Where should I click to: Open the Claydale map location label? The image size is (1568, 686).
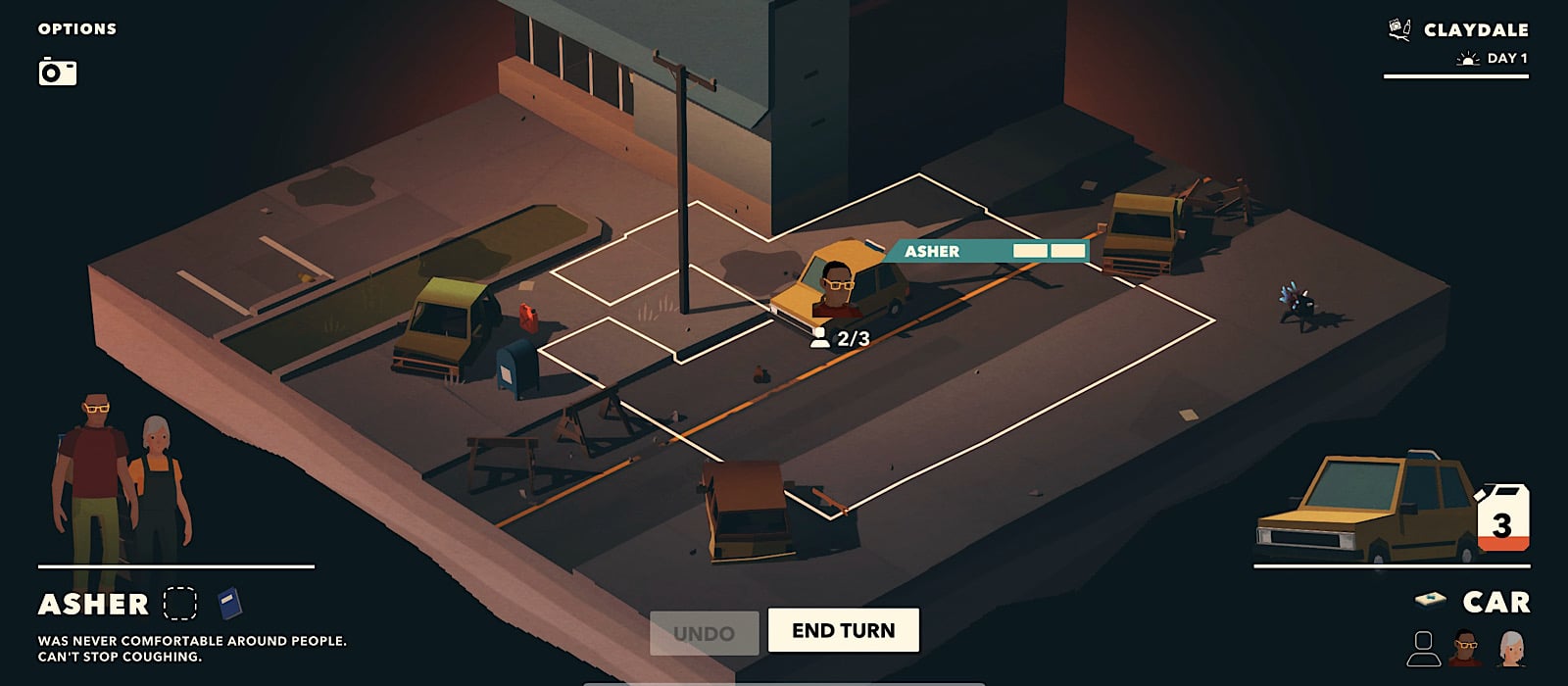coord(1474,30)
